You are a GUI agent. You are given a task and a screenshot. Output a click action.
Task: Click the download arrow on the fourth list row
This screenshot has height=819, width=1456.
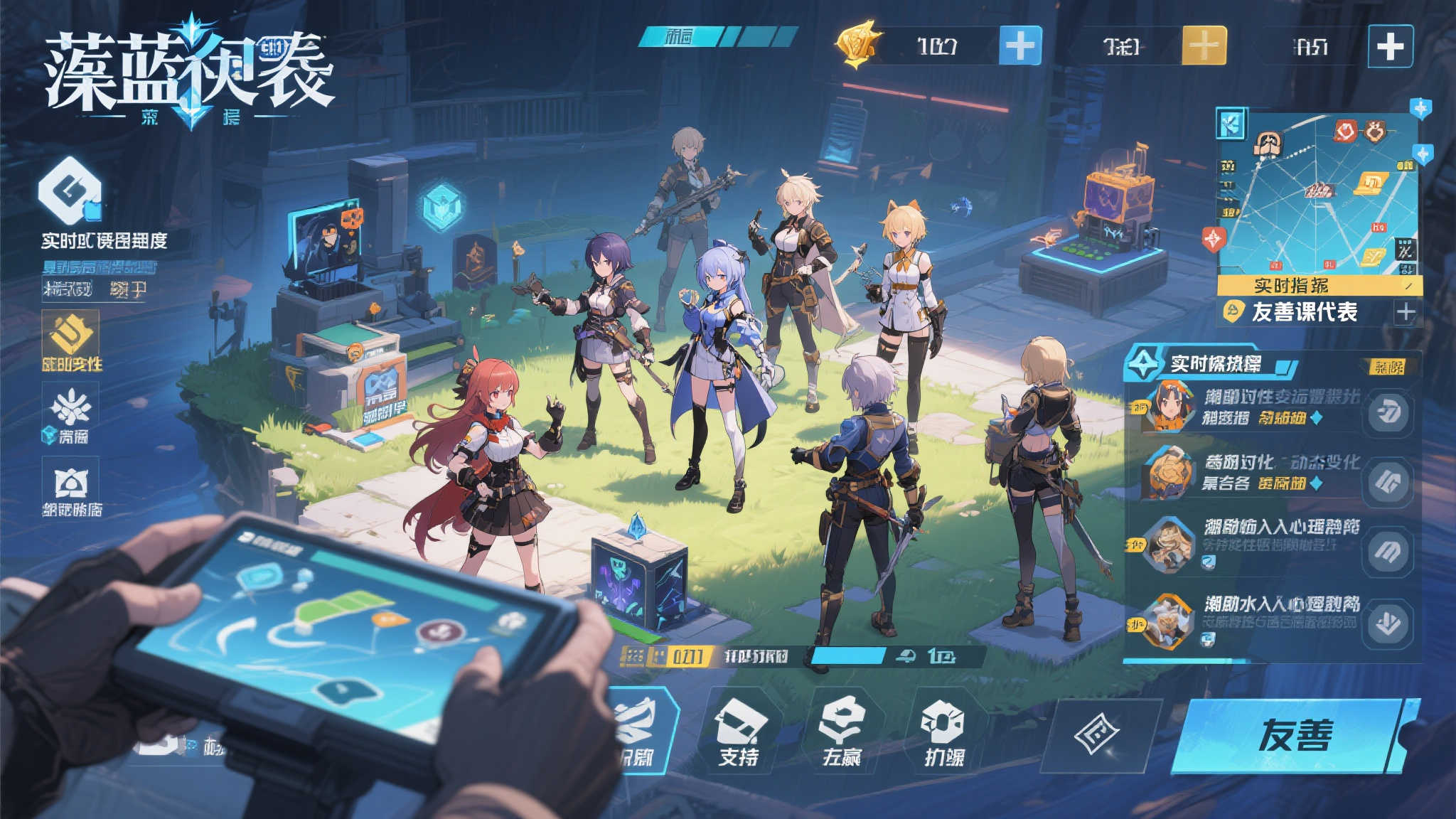point(1387,623)
